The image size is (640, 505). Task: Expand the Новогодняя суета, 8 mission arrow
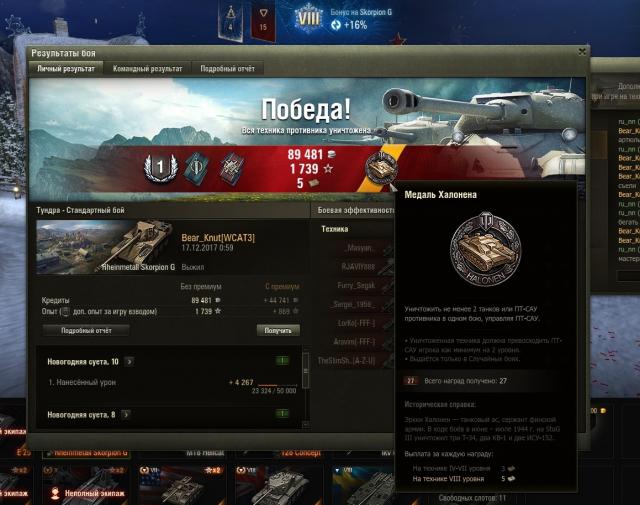pos(126,414)
